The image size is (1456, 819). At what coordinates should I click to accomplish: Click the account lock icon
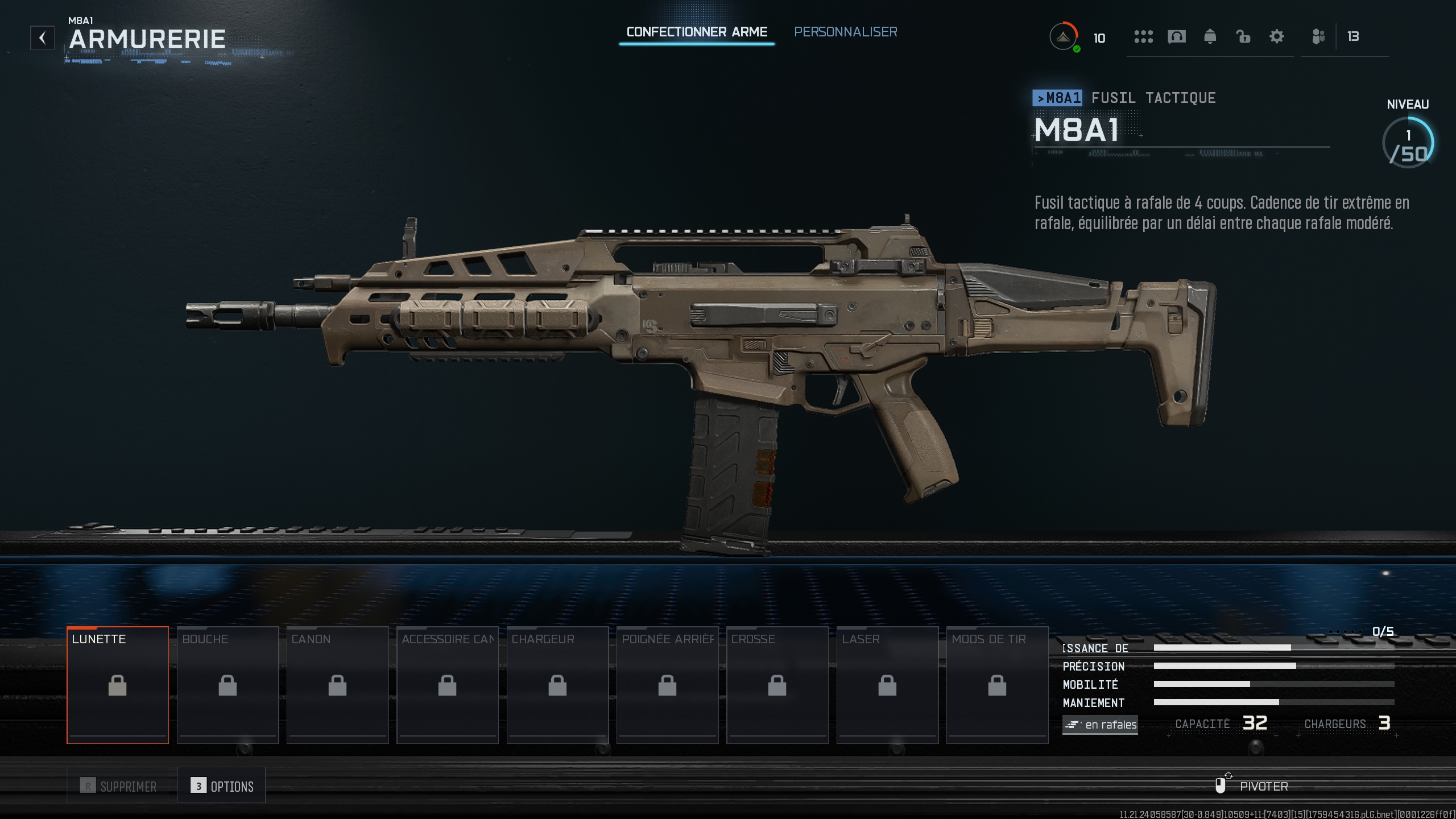coord(1243,36)
